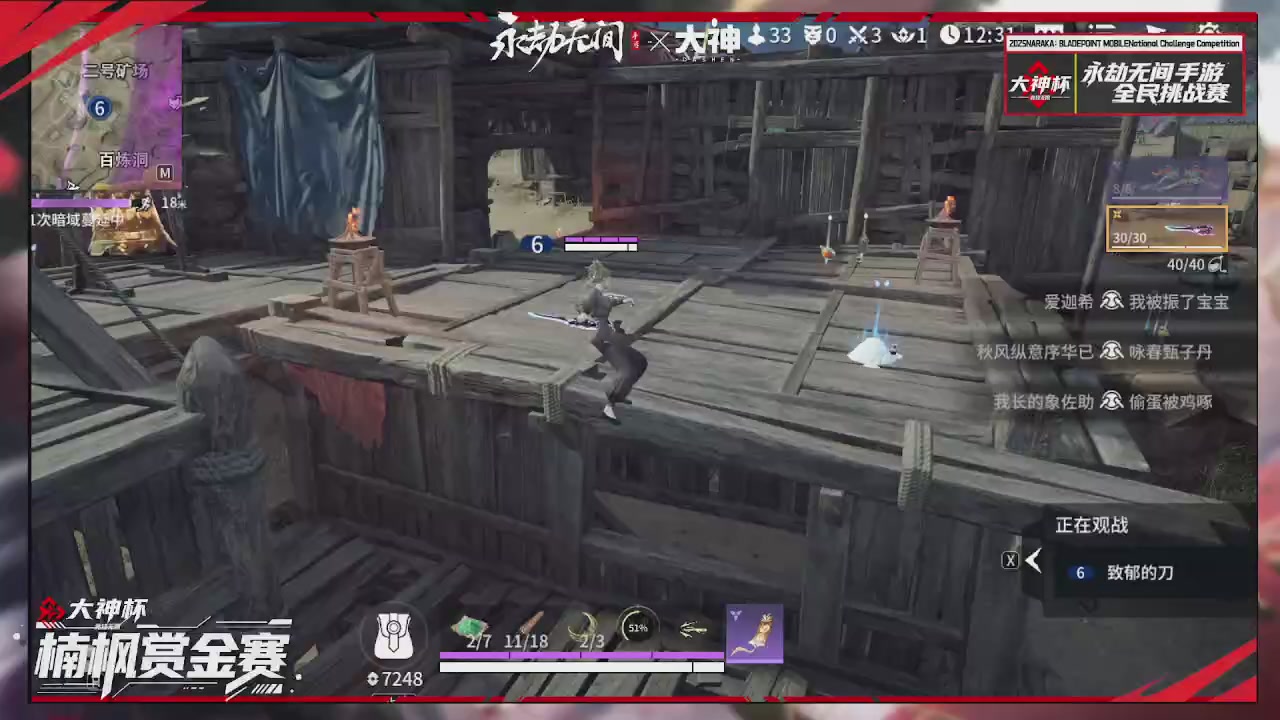Tap the weasel companion skill icon
The width and height of the screenshot is (1280, 720).
point(757,632)
